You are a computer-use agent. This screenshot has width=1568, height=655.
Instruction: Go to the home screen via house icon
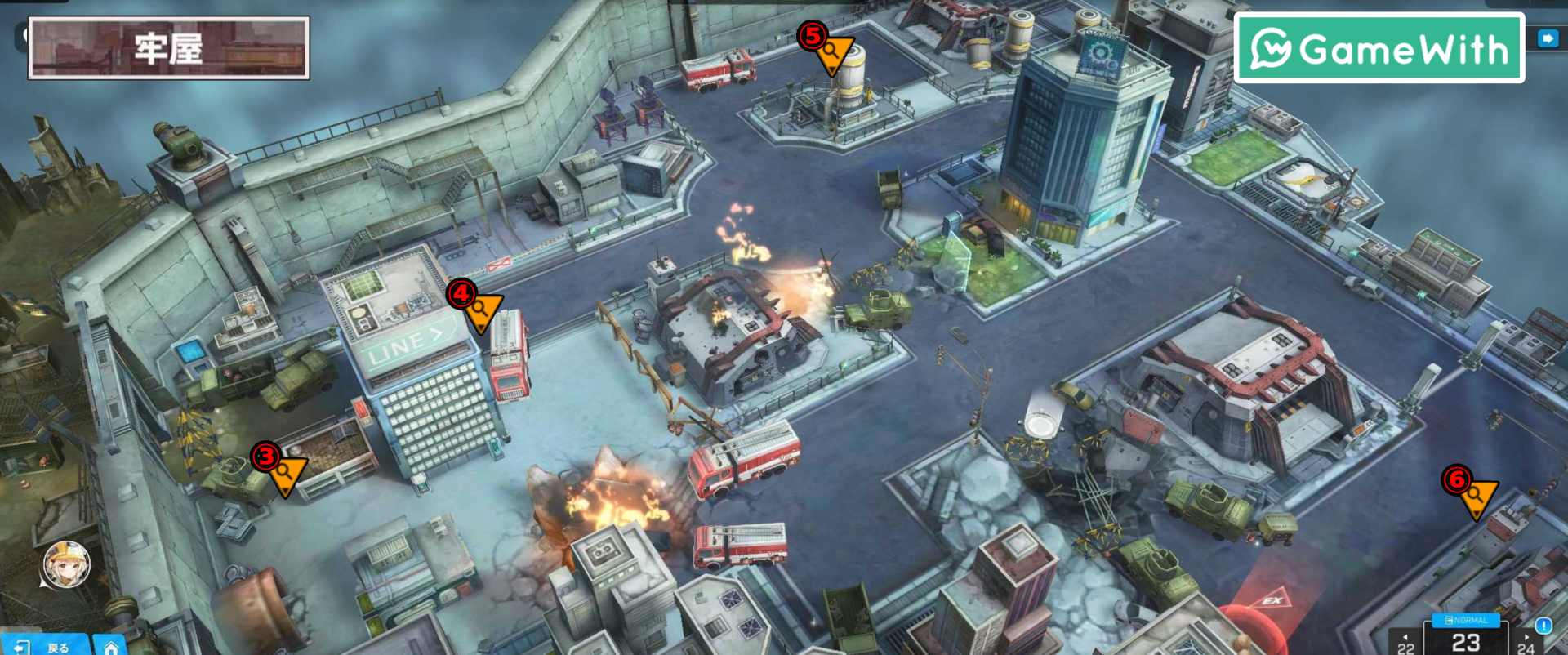111,646
